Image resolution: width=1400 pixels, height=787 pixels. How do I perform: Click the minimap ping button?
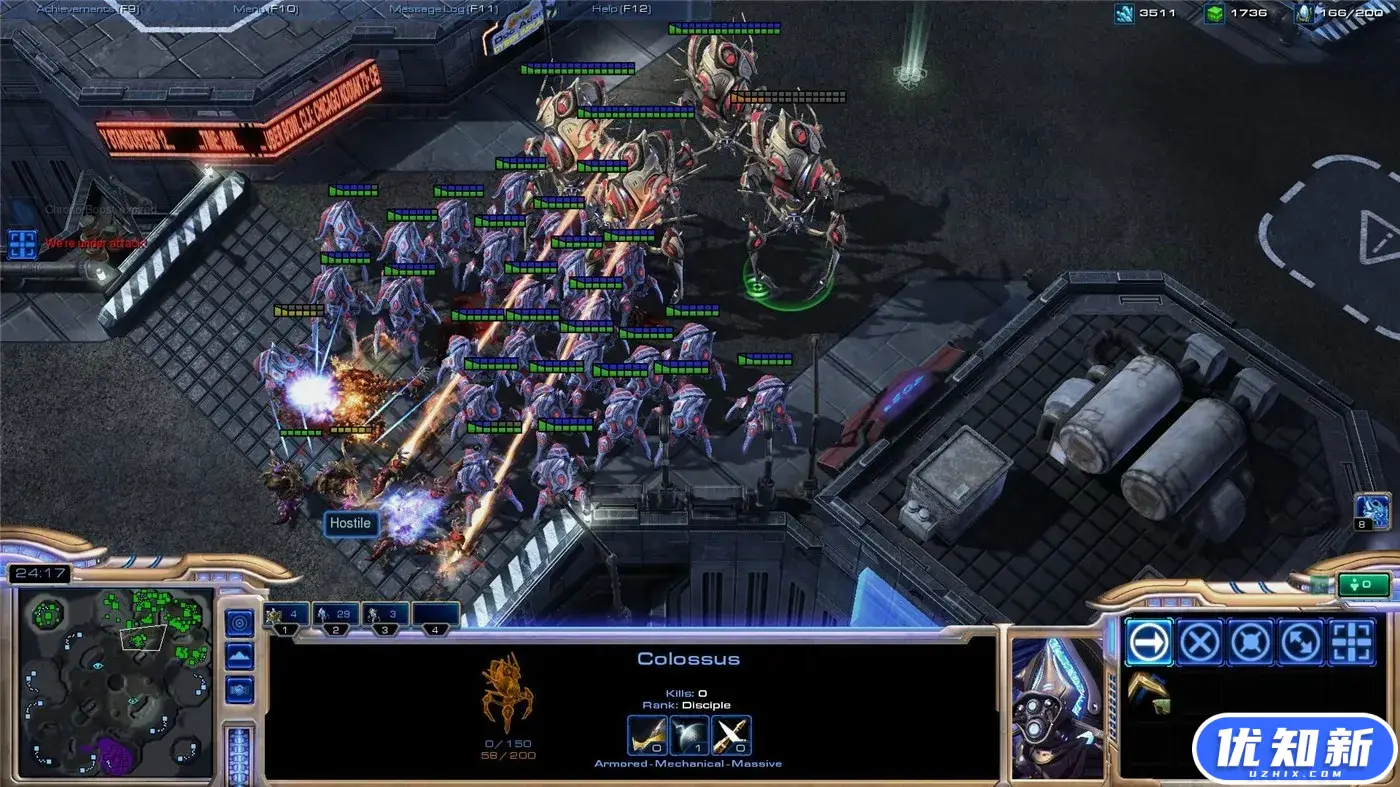point(239,624)
